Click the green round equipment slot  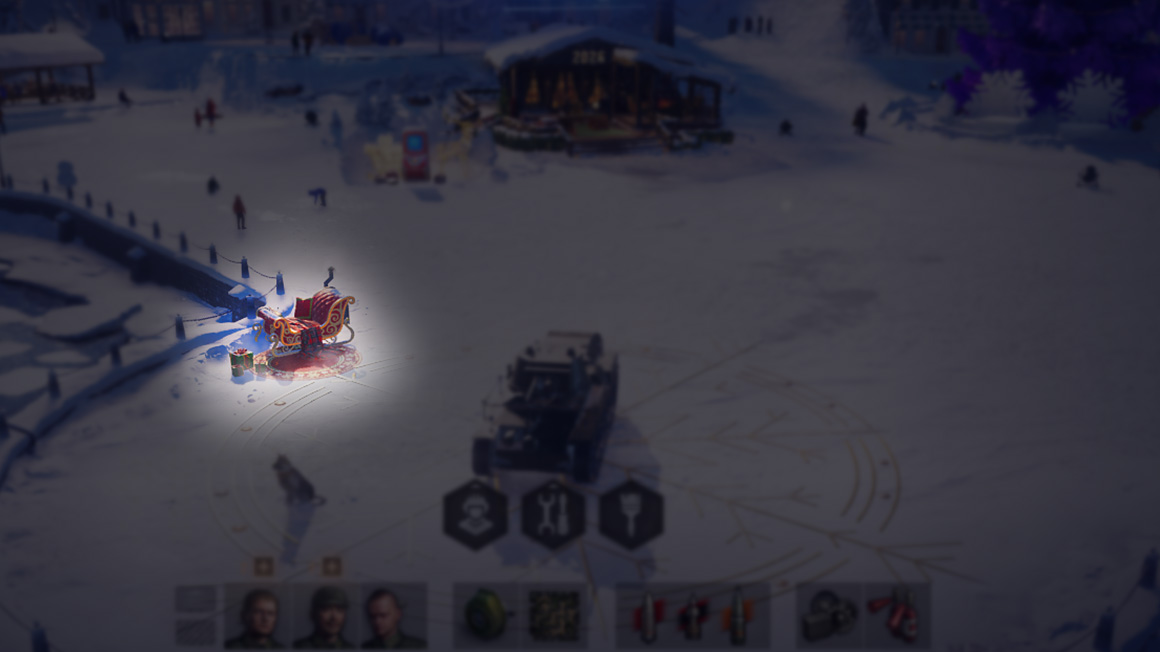[x=486, y=615]
